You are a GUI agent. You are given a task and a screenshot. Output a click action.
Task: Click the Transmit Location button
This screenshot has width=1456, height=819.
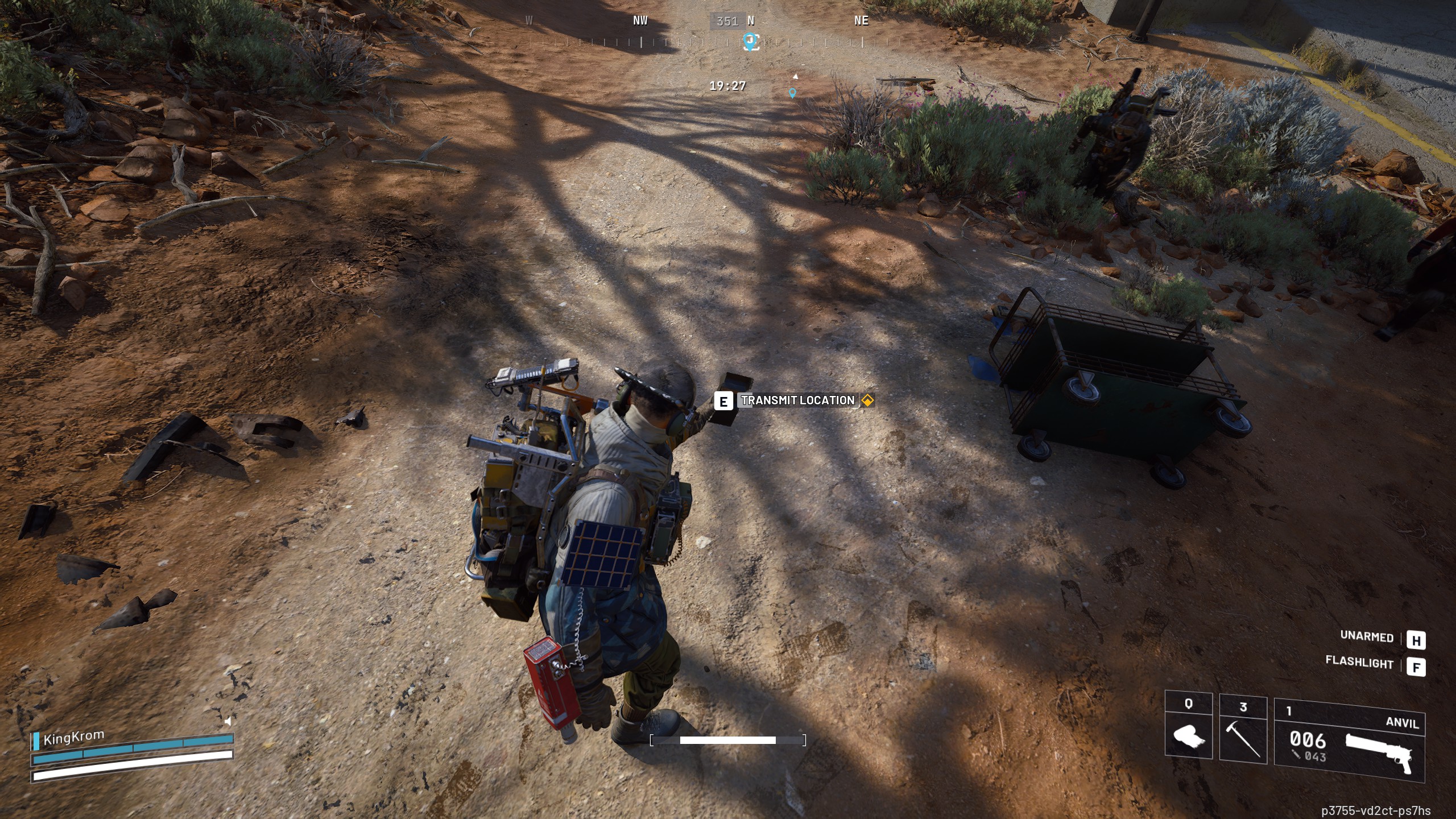click(x=797, y=400)
